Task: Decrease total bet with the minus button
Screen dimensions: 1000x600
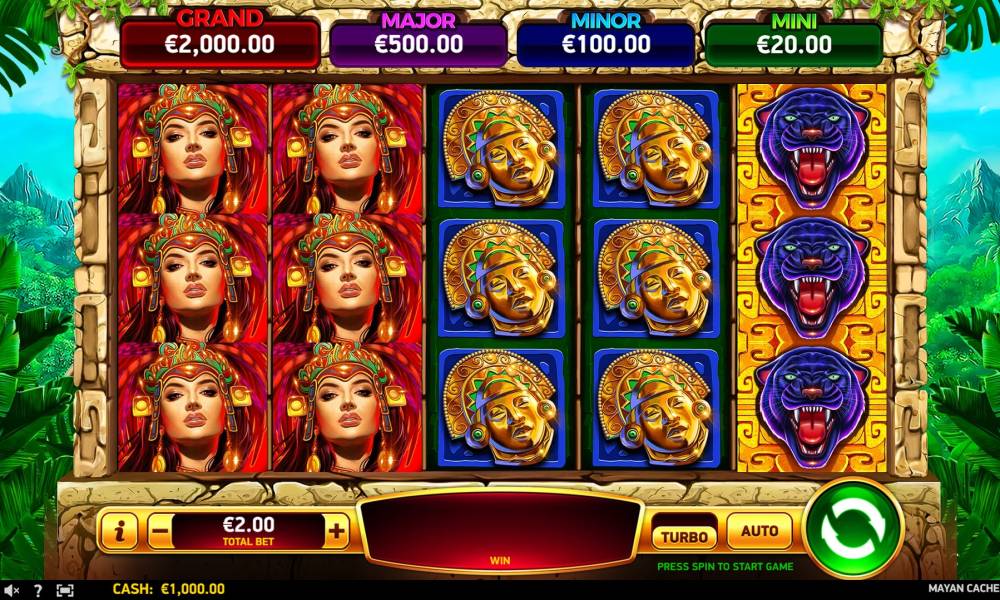Action: pos(160,532)
